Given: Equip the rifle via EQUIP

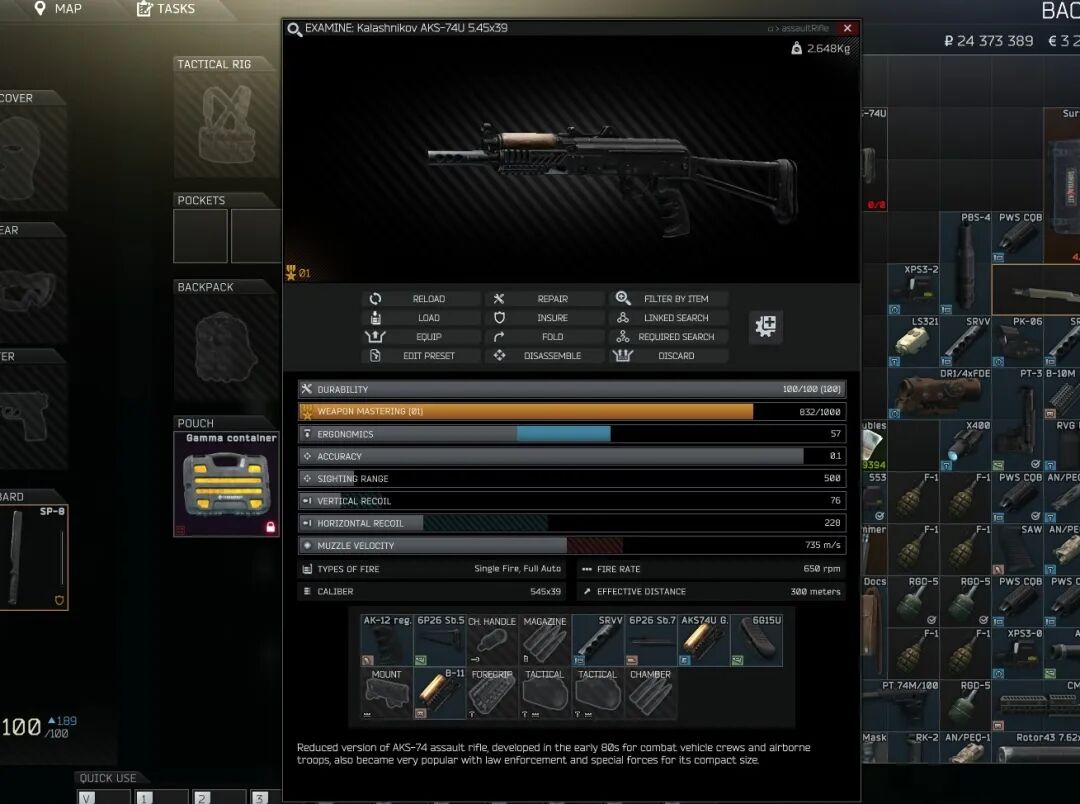Looking at the screenshot, I should tap(419, 337).
